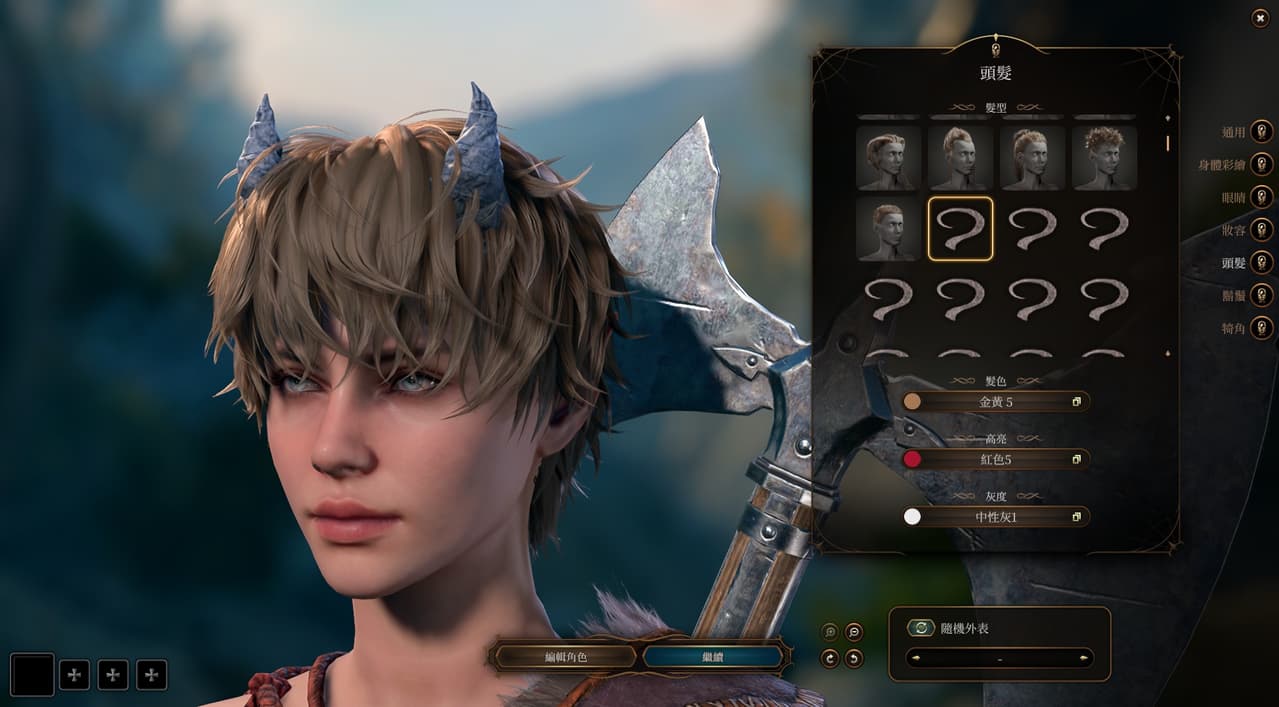Select the 眼睛 (Eyes) tab
Screen dimensions: 1279x707
tap(1262, 197)
